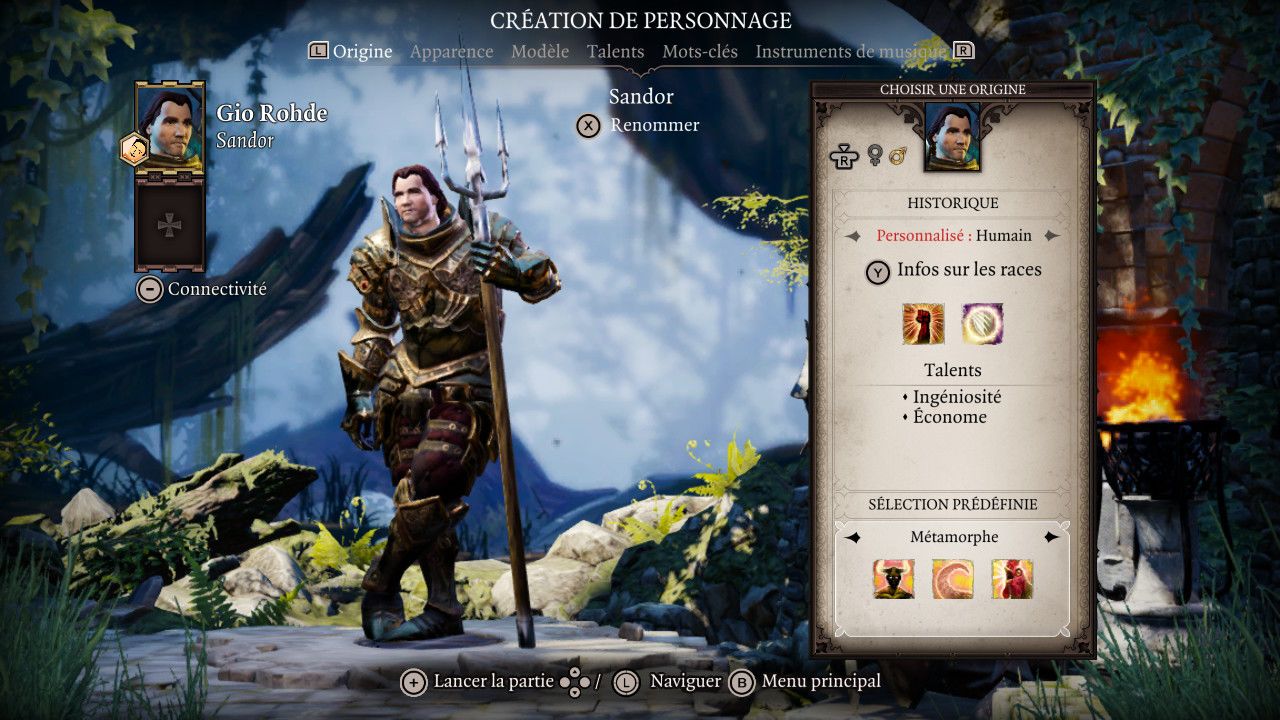Click the empty second player slot
Screen dimensions: 1280x720
[x=170, y=226]
